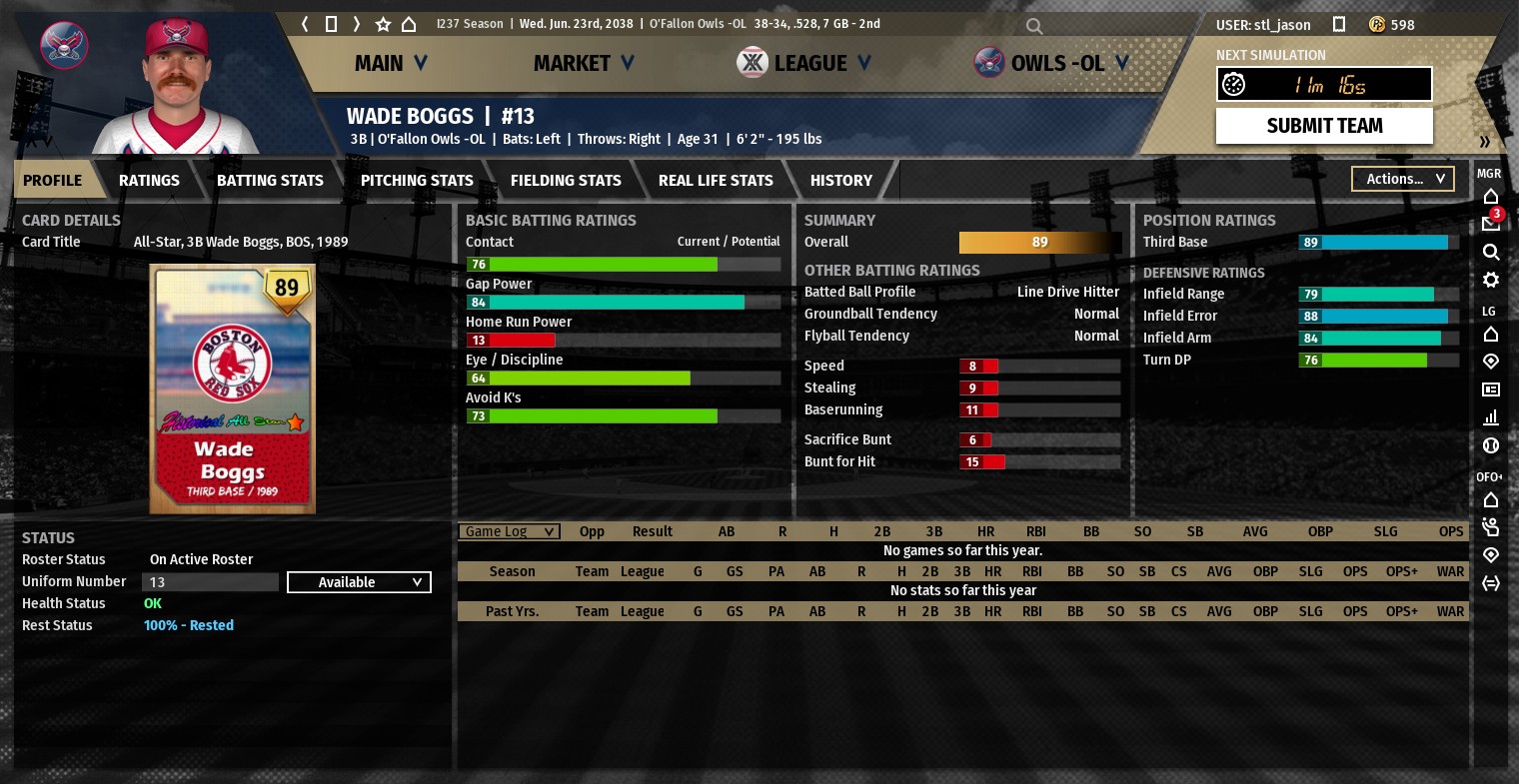Go back with the left arrow
The width and height of the screenshot is (1519, 784).
point(306,24)
